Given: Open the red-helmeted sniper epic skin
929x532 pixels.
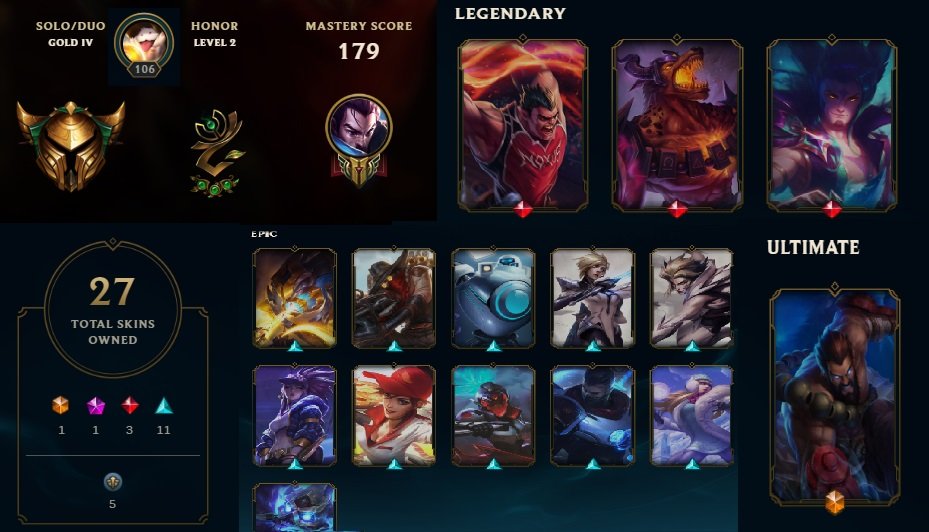Looking at the screenshot, I should pyautogui.click(x=493, y=415).
